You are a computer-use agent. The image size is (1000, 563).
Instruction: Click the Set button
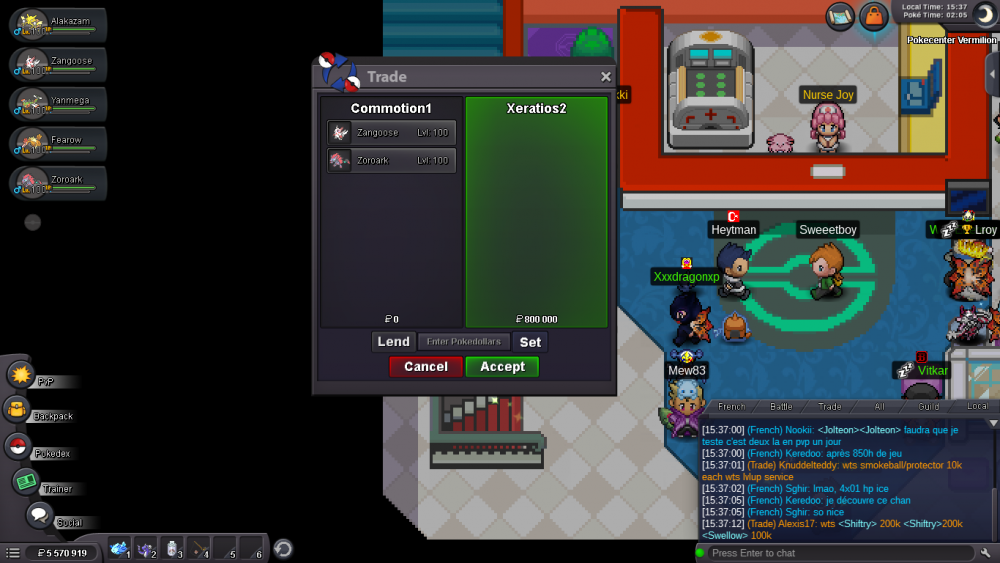[x=530, y=342]
